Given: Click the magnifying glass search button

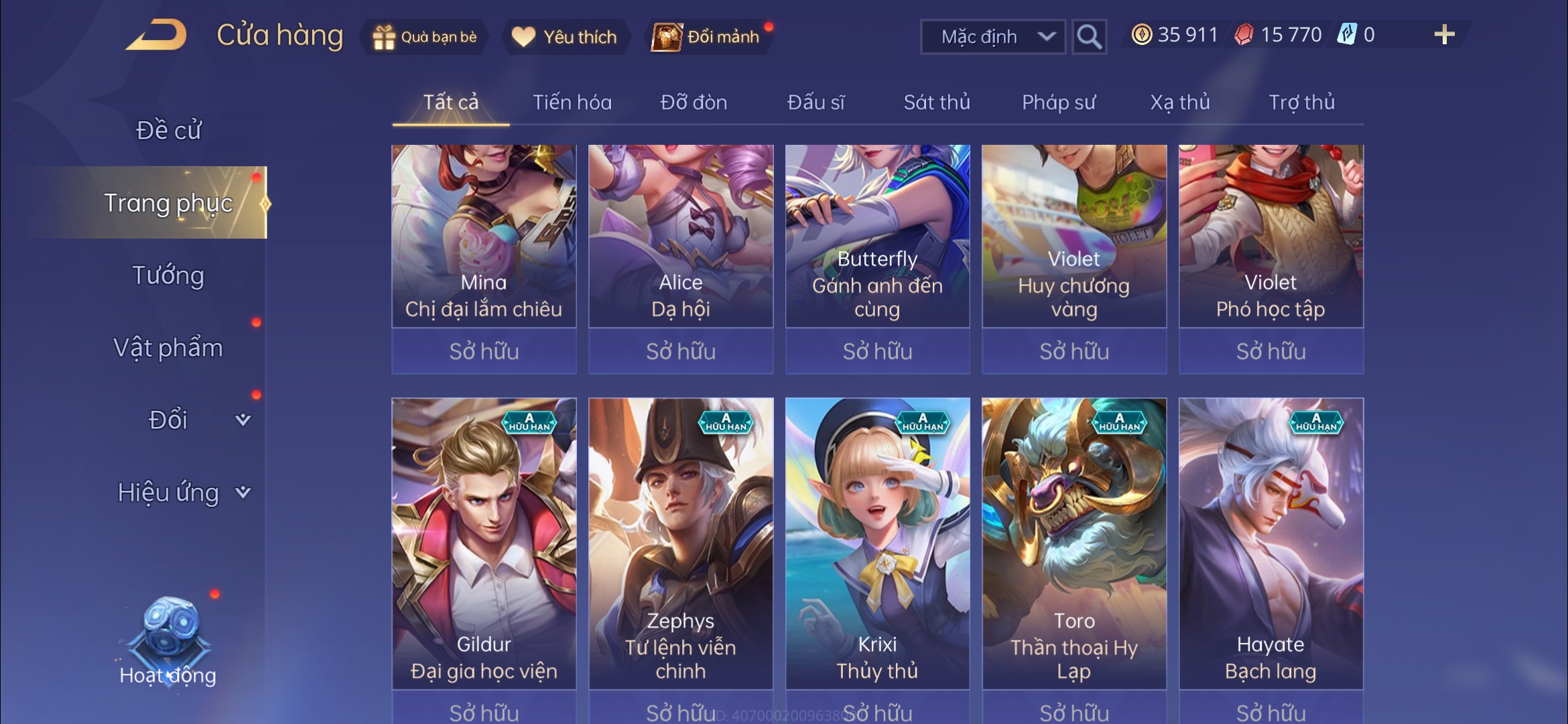Looking at the screenshot, I should pyautogui.click(x=1088, y=37).
